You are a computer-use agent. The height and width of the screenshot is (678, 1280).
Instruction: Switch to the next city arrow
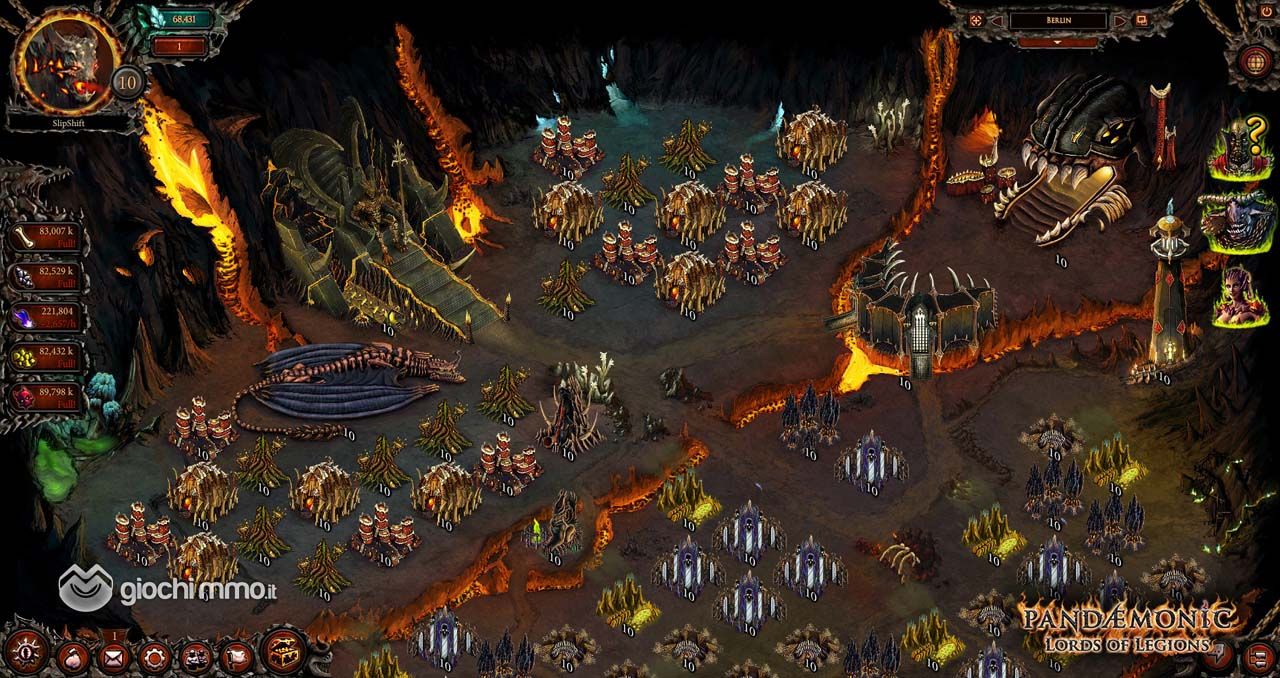point(1120,20)
